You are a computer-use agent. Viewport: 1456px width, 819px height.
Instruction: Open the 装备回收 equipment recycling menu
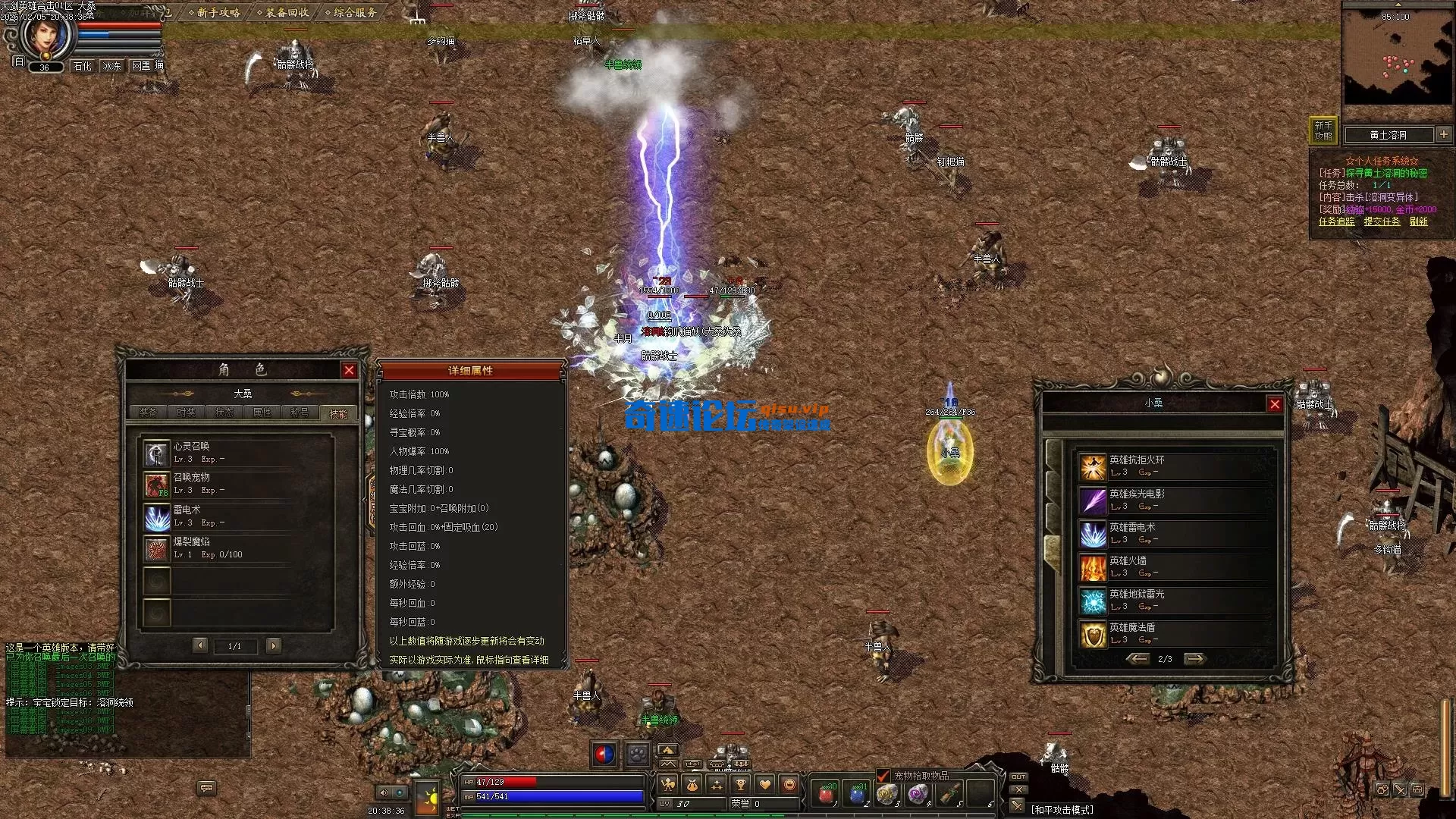click(283, 12)
